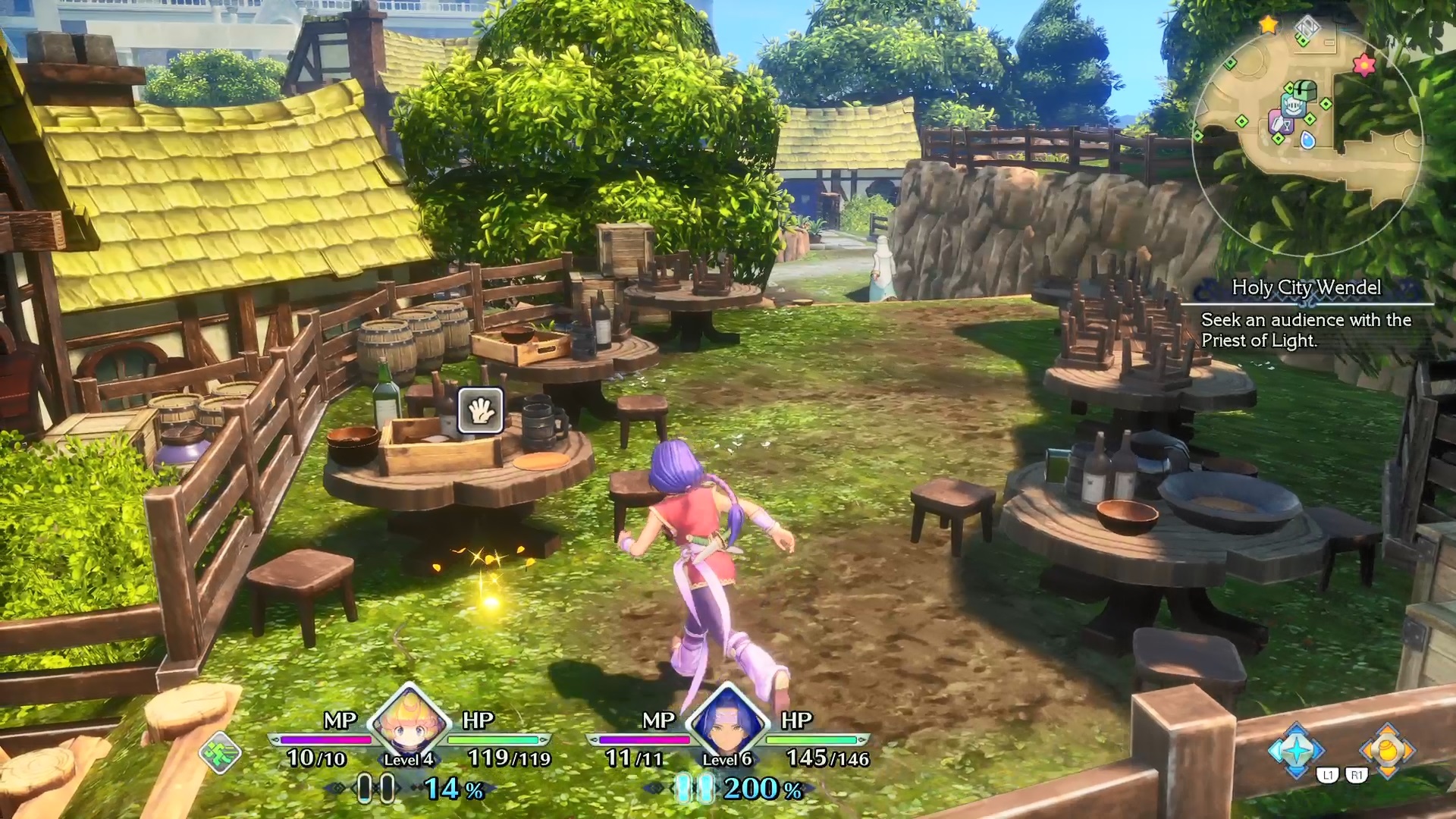Select the blue water drop map marker
Viewport: 1456px width, 819px height.
[1307, 140]
